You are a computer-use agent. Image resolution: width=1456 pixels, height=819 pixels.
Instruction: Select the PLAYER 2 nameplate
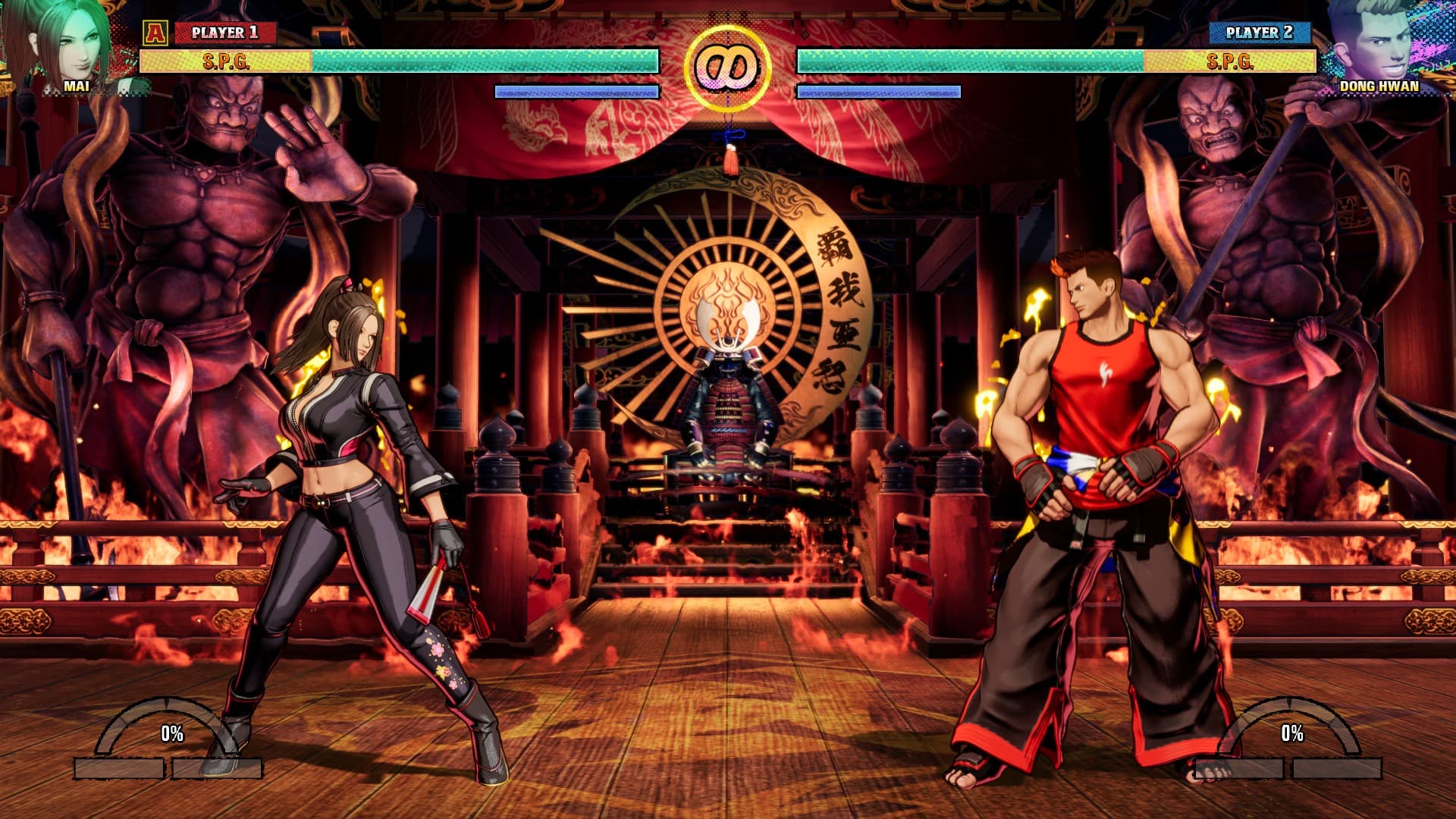pyautogui.click(x=1259, y=33)
